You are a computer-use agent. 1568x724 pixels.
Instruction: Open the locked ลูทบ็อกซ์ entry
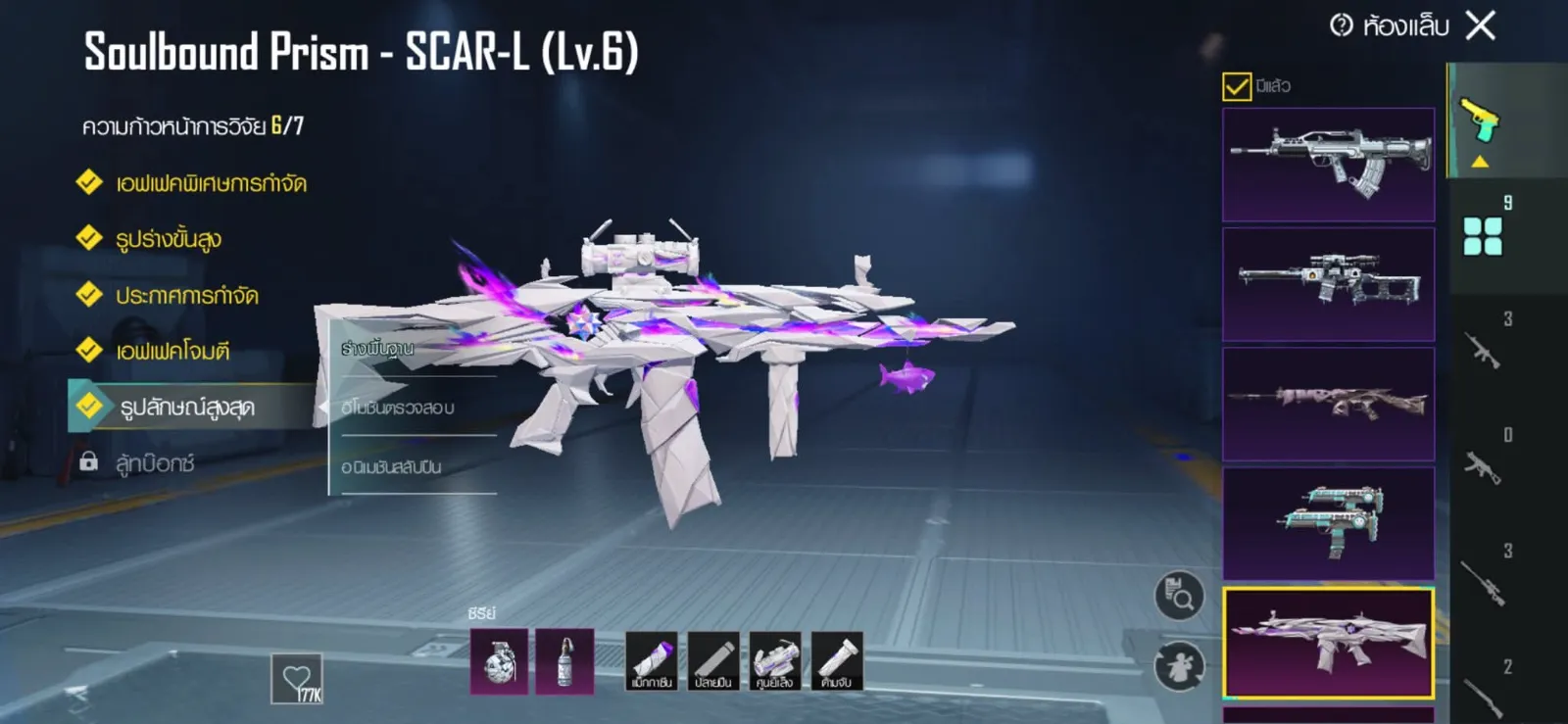tap(154, 462)
